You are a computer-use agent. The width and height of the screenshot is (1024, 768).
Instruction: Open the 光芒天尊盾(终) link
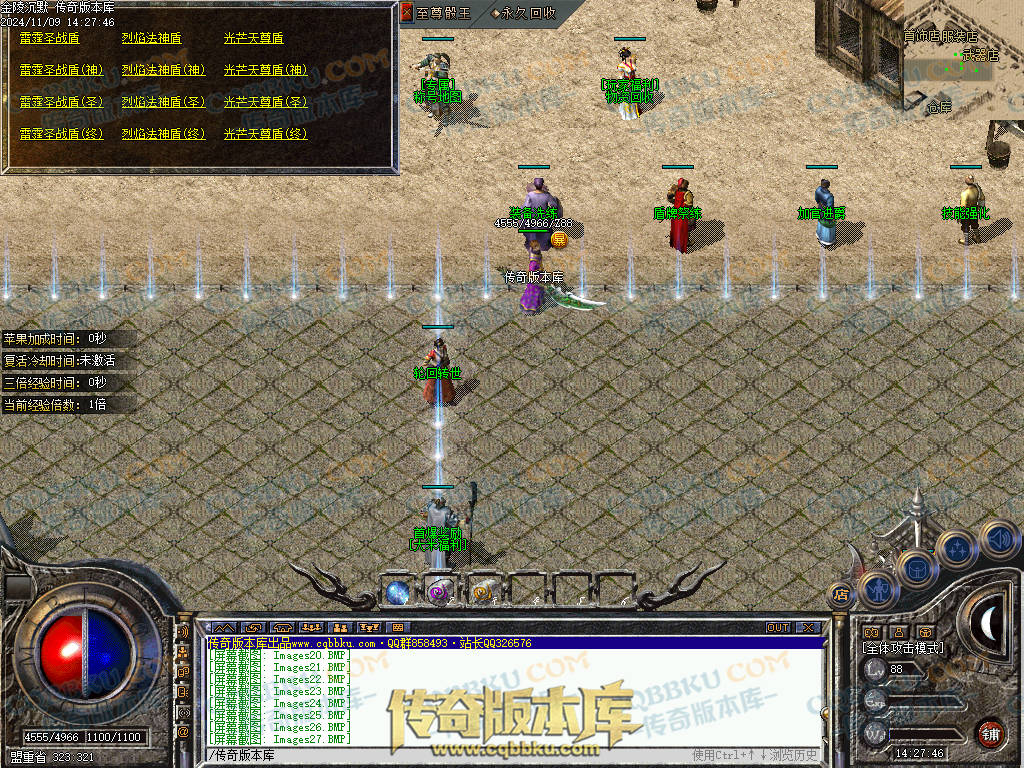coord(265,134)
